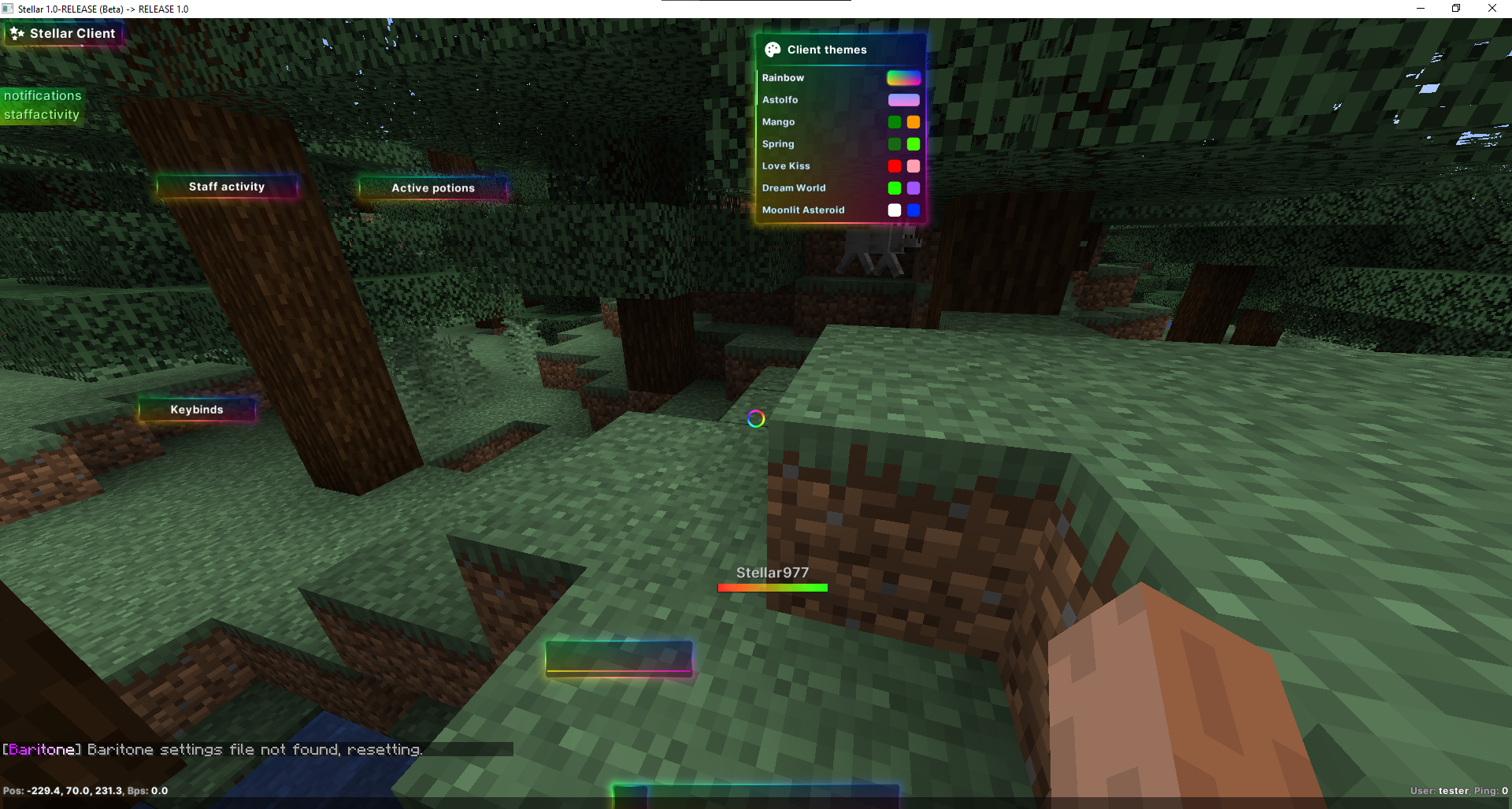The width and height of the screenshot is (1512, 809).
Task: Select the Keybinds HUD panel
Action: click(x=196, y=409)
